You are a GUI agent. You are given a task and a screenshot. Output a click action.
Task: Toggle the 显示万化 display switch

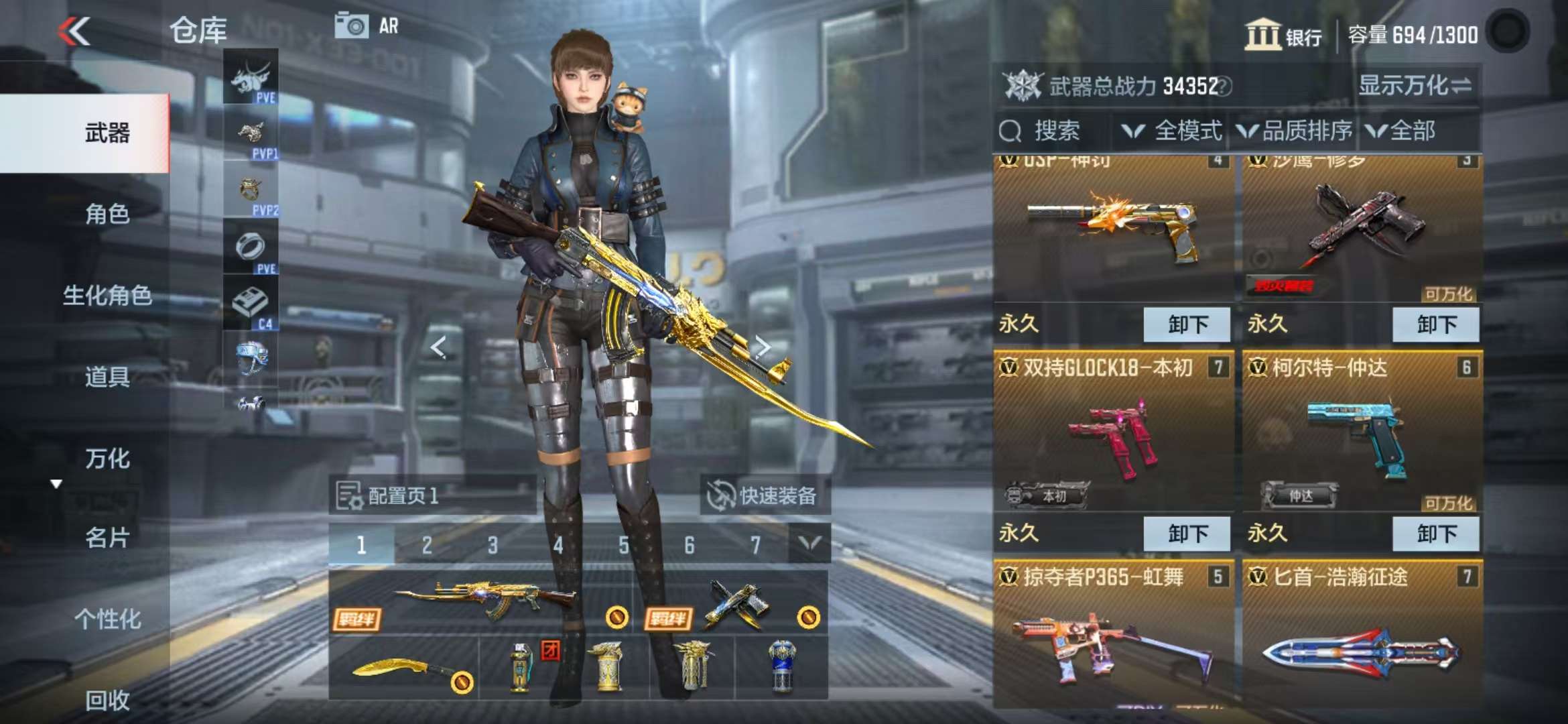tap(1415, 86)
